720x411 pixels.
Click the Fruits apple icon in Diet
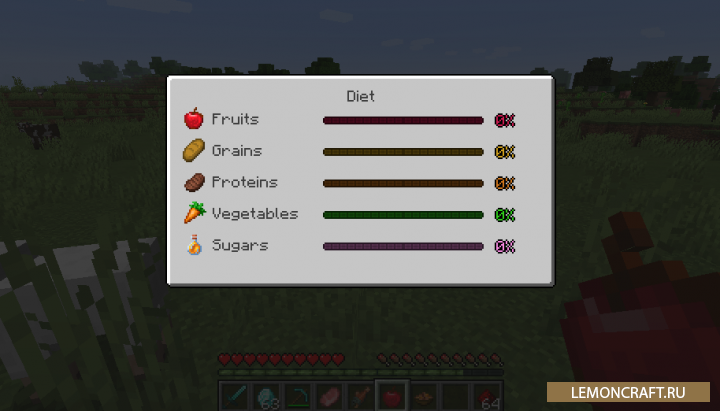point(193,120)
